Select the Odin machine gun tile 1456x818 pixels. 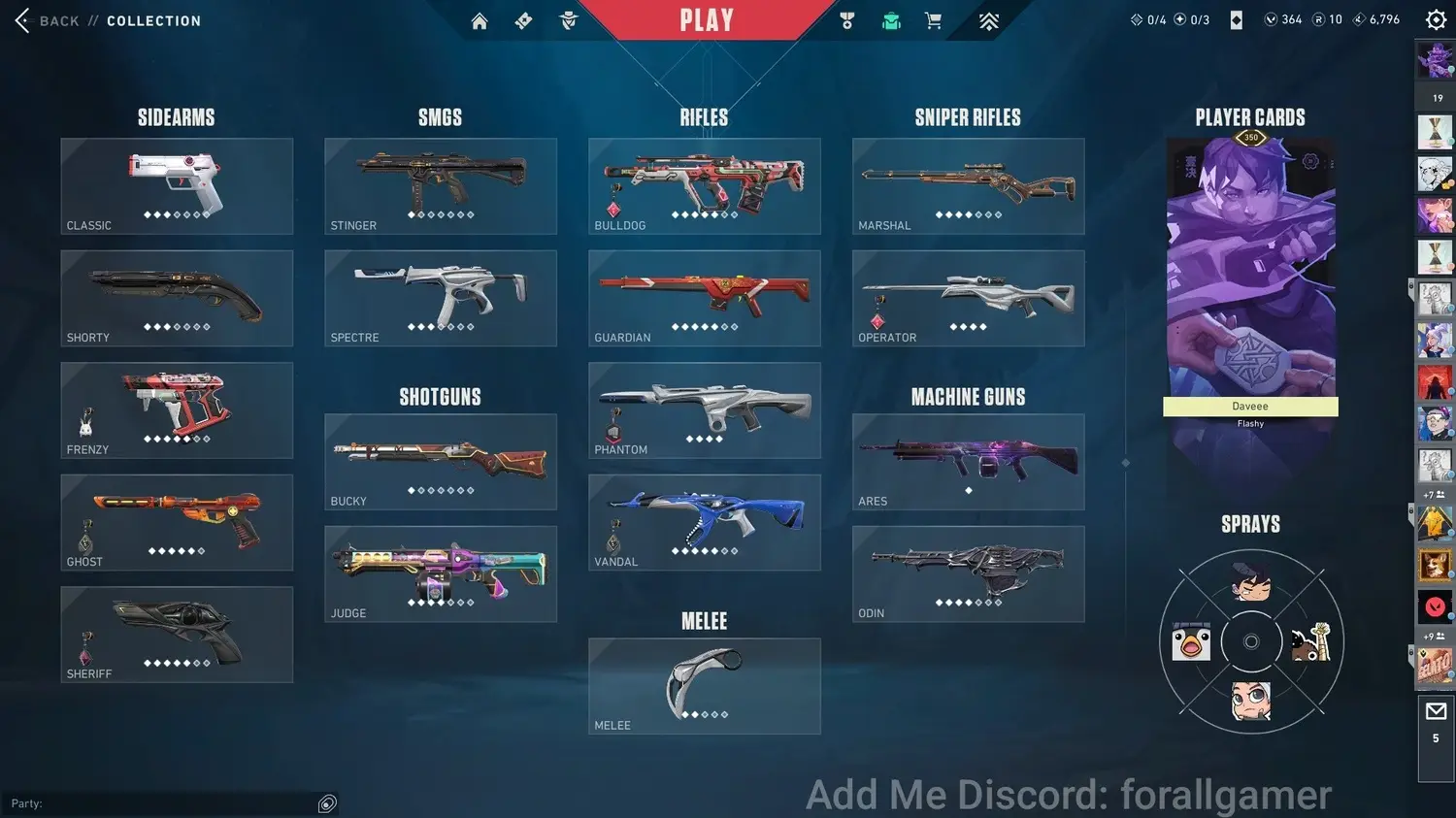969,573
